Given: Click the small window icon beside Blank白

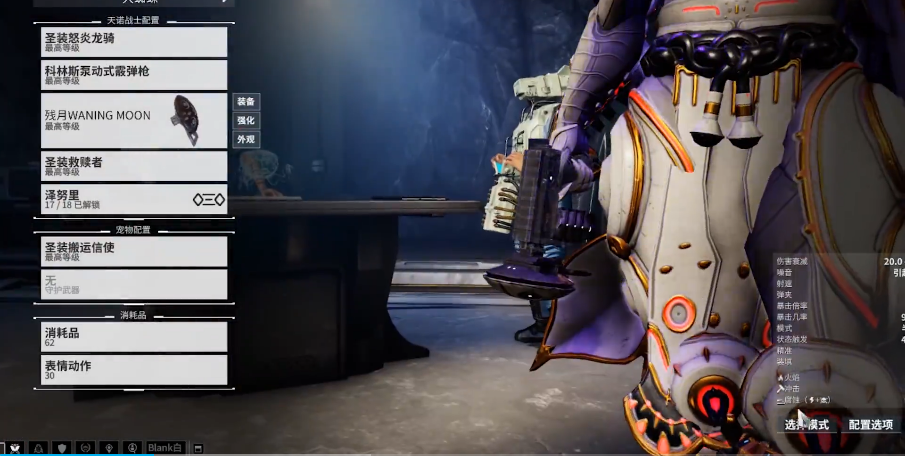Looking at the screenshot, I should click(198, 448).
